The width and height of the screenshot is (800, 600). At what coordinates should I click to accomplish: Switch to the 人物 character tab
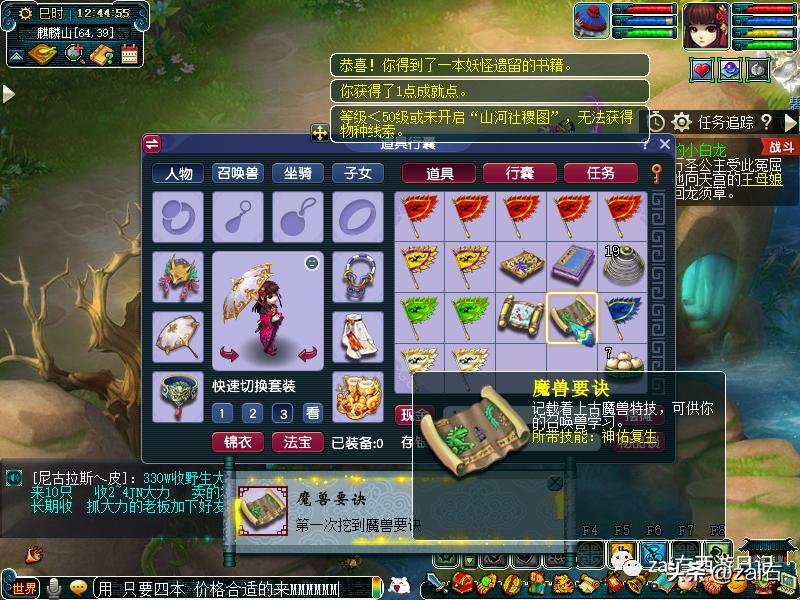(179, 173)
